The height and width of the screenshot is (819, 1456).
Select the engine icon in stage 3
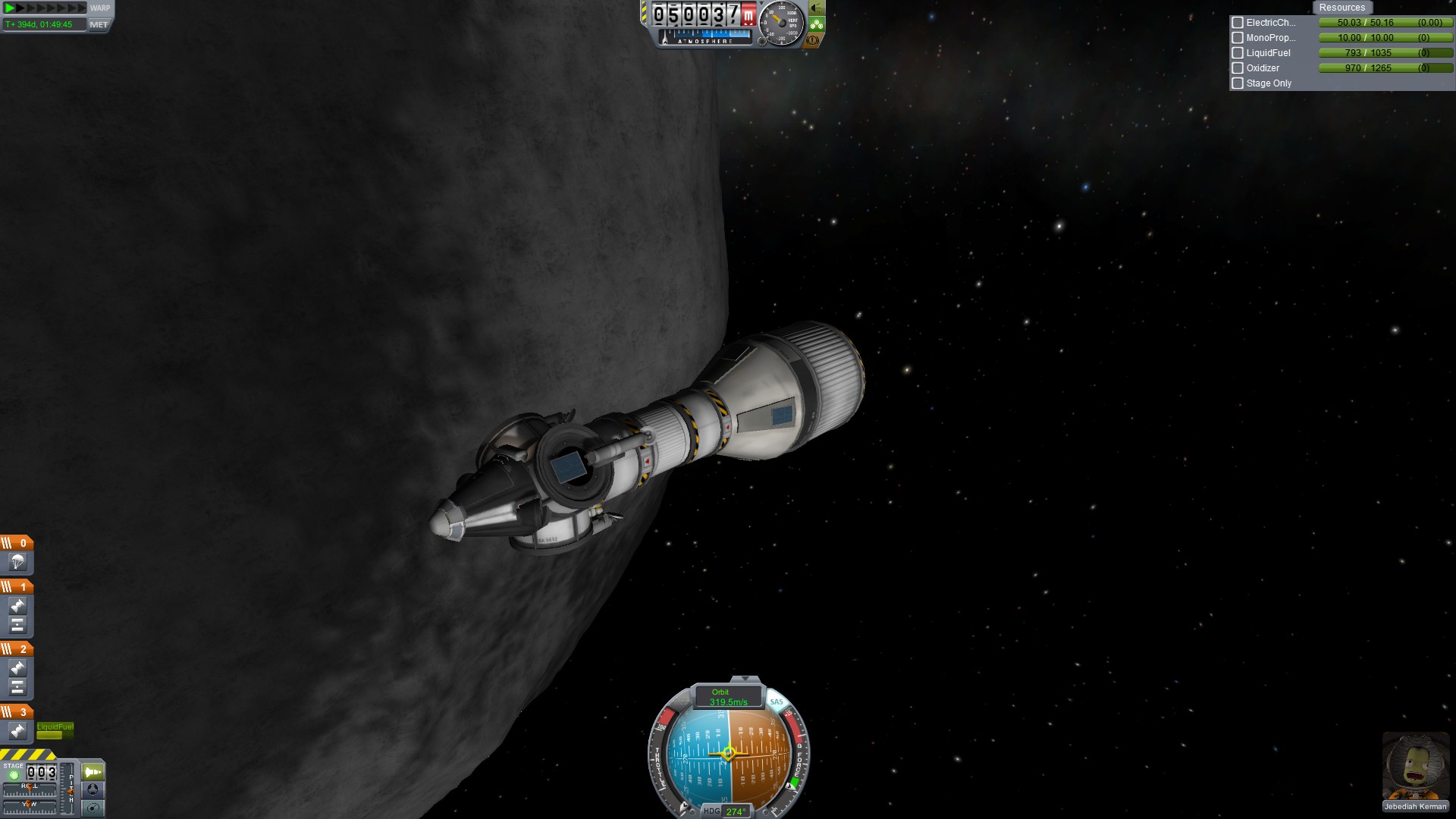pyautogui.click(x=17, y=731)
